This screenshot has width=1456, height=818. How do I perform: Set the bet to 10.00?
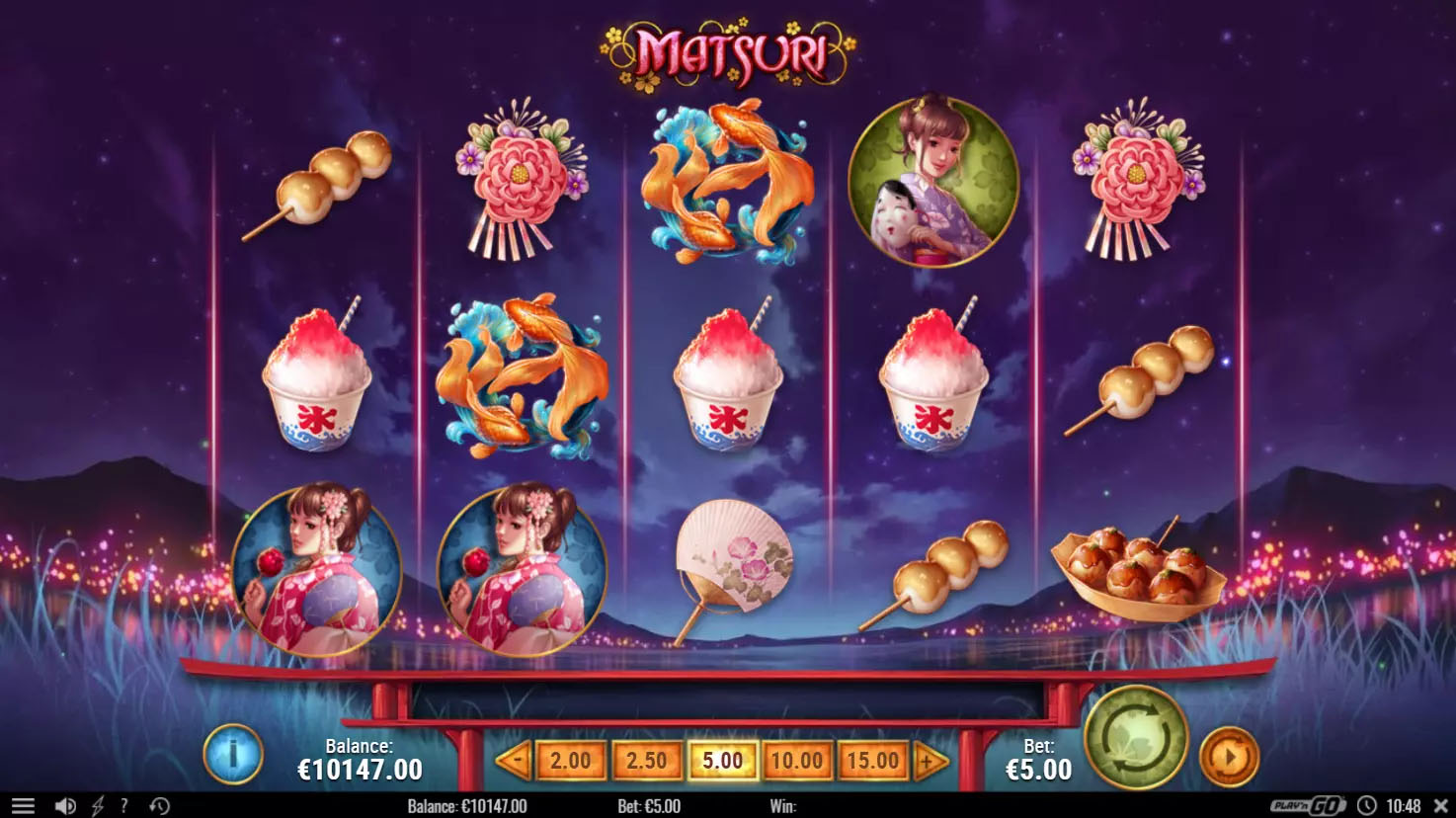click(796, 761)
